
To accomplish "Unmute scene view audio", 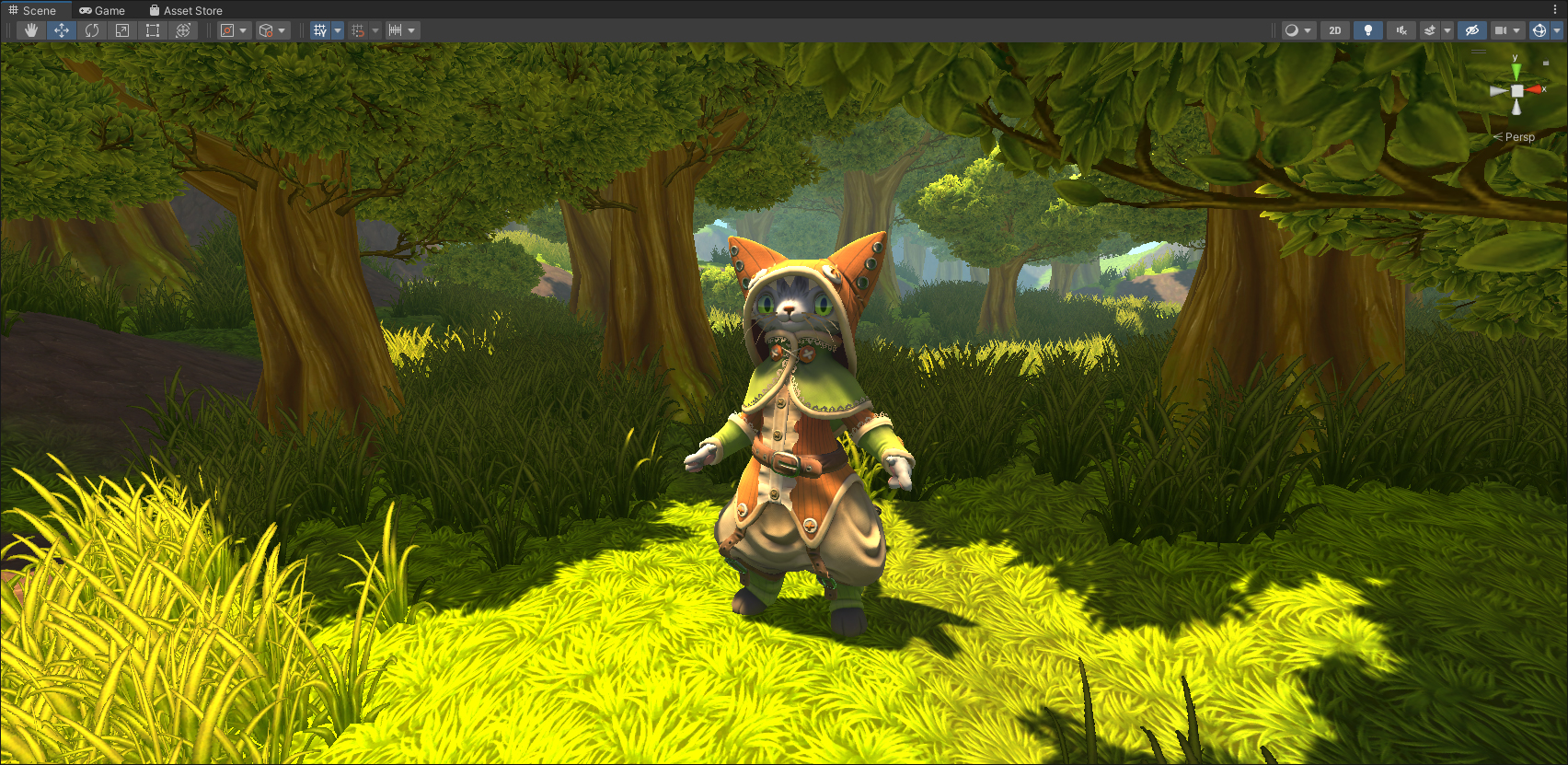I will point(1400,29).
